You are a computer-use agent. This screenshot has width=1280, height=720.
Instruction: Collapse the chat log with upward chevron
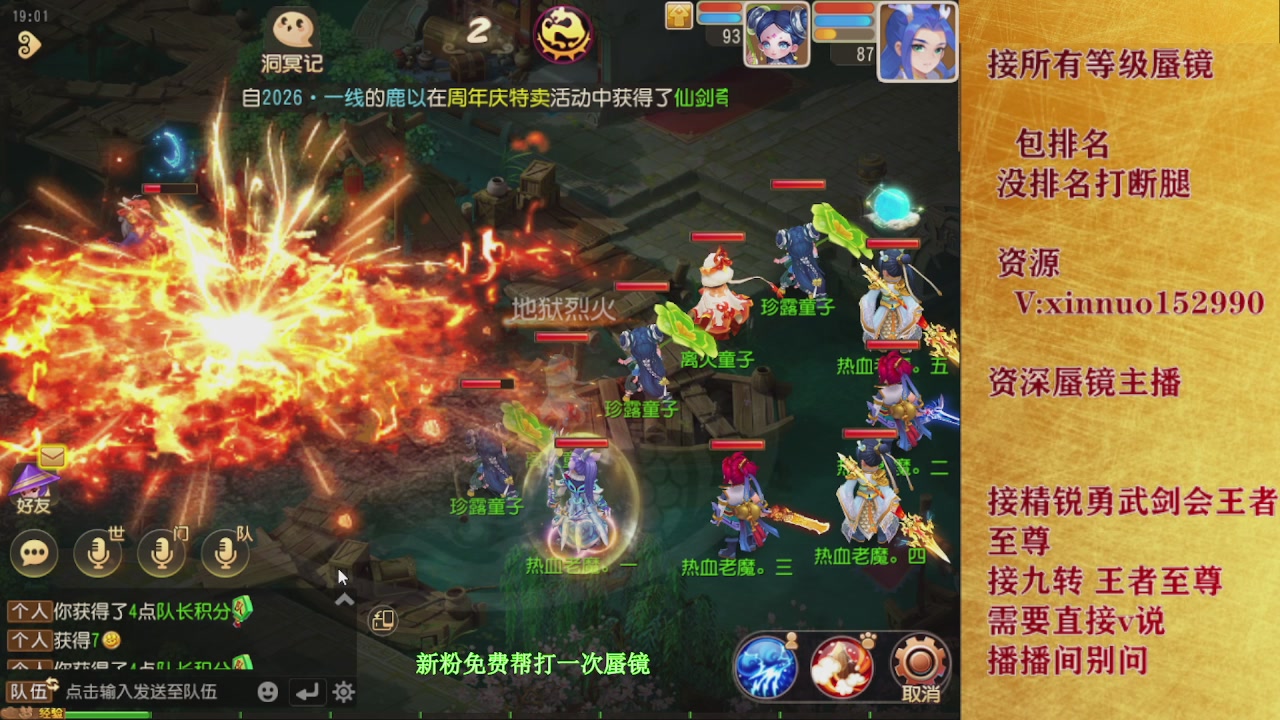(x=343, y=598)
